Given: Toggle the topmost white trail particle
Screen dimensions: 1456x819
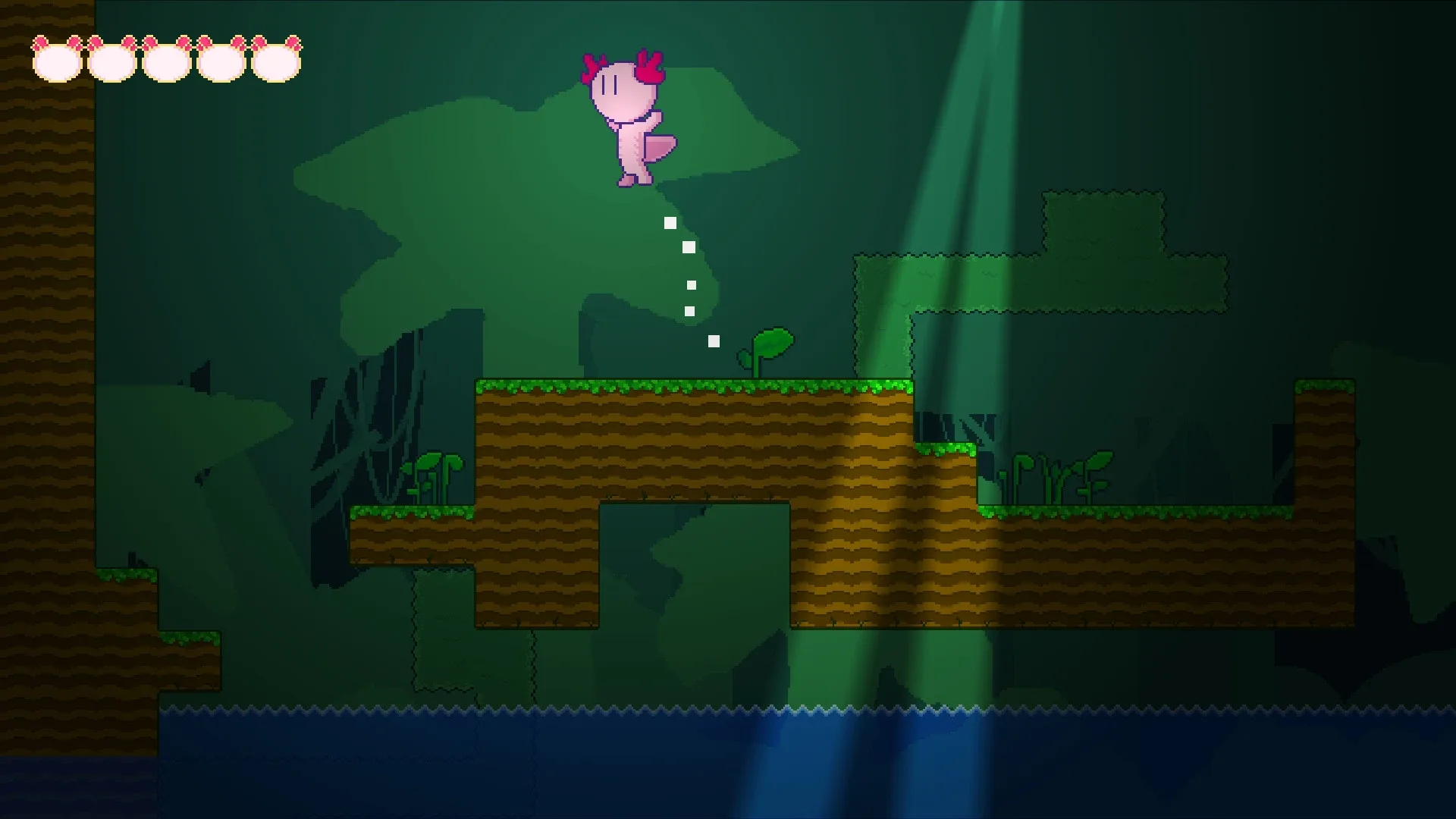Looking at the screenshot, I should [670, 222].
